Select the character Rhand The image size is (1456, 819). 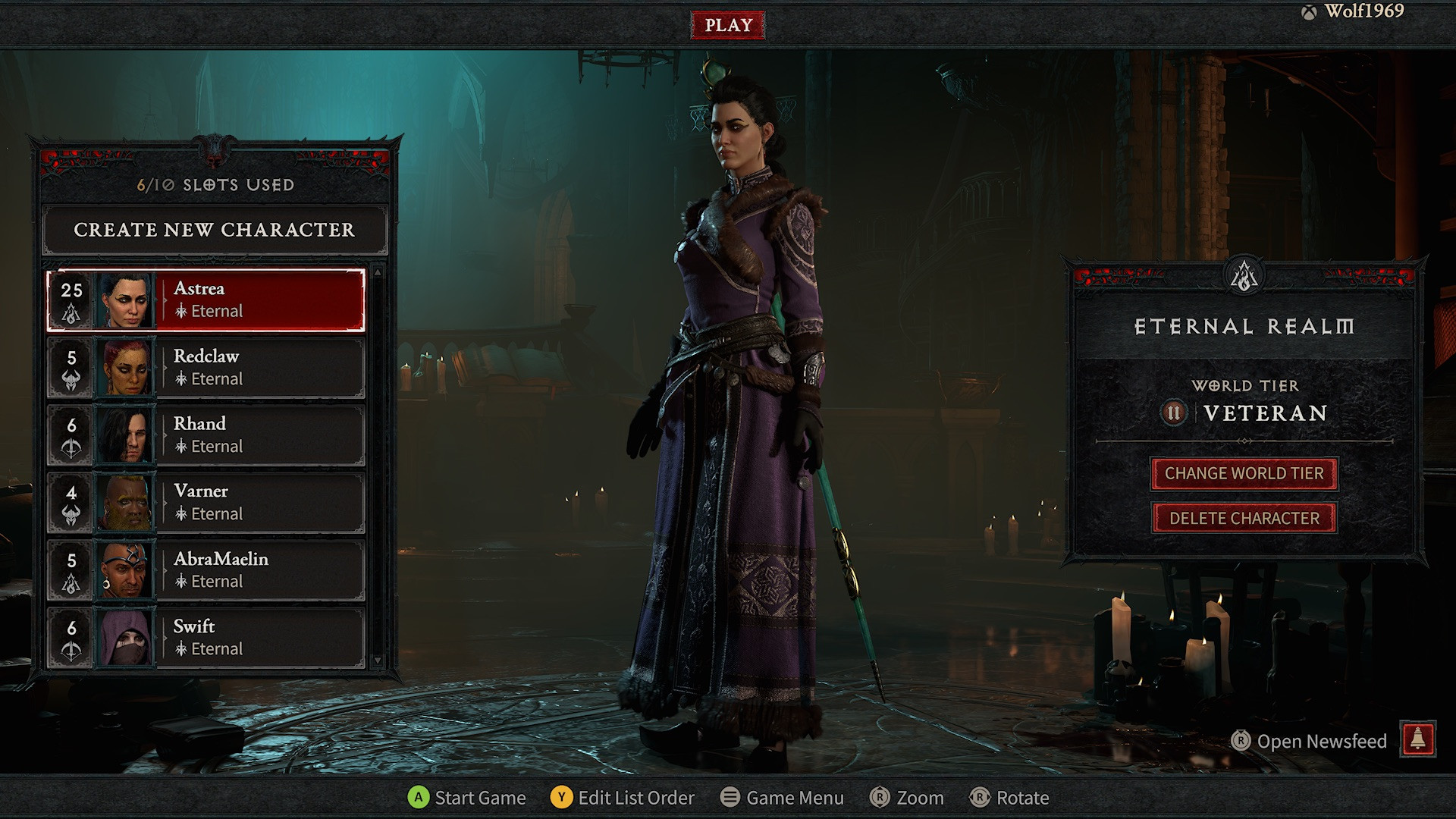[x=206, y=435]
